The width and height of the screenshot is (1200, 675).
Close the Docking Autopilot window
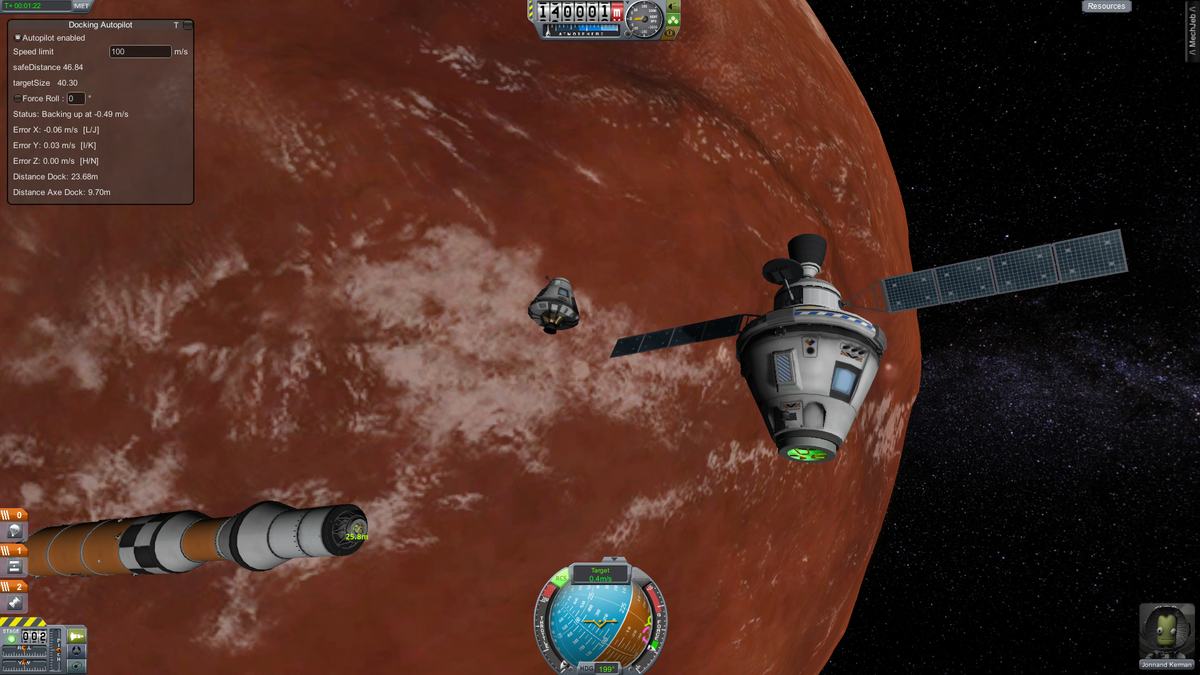click(188, 25)
